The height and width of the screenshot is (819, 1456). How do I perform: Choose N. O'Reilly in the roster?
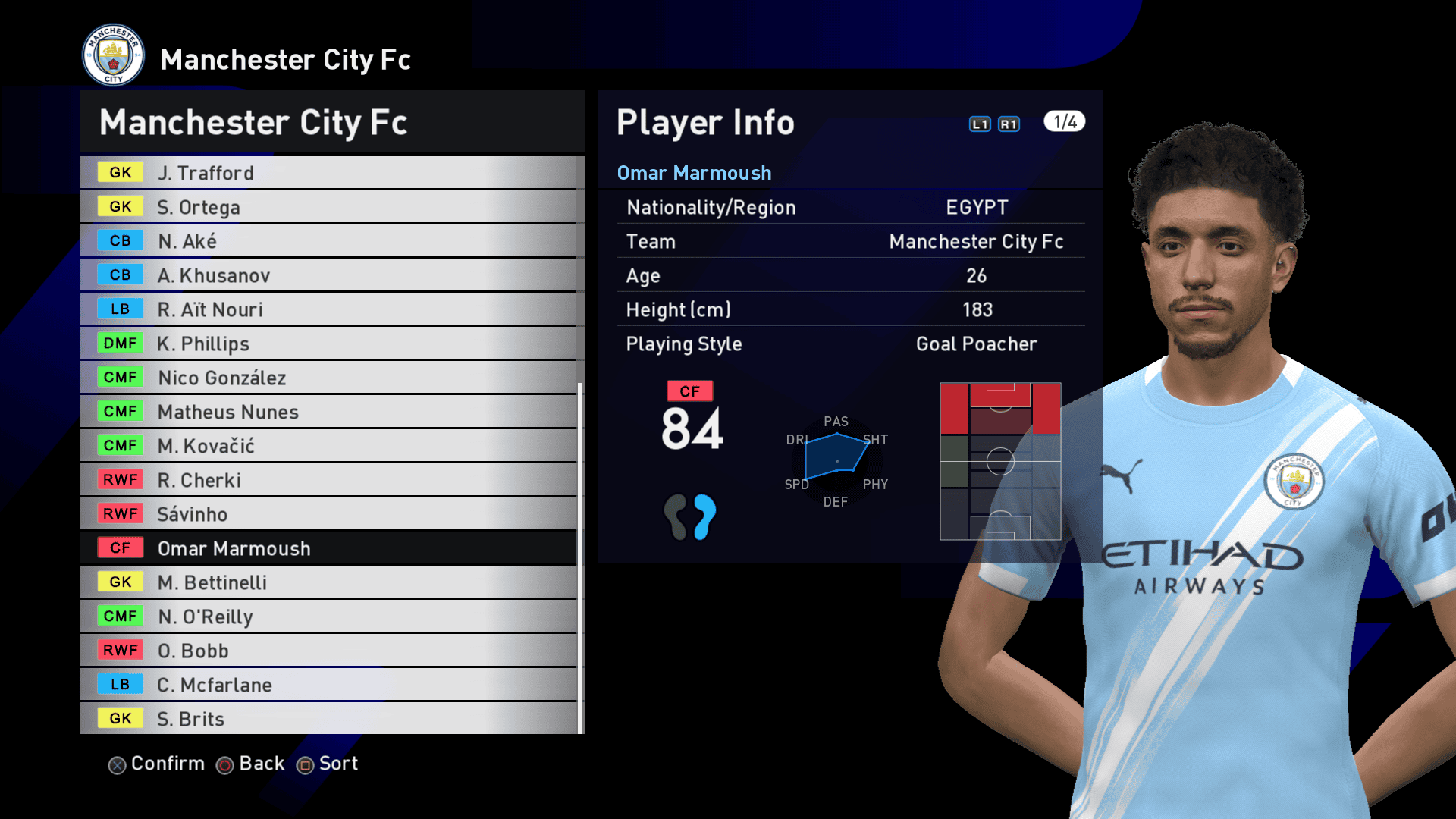click(328, 617)
